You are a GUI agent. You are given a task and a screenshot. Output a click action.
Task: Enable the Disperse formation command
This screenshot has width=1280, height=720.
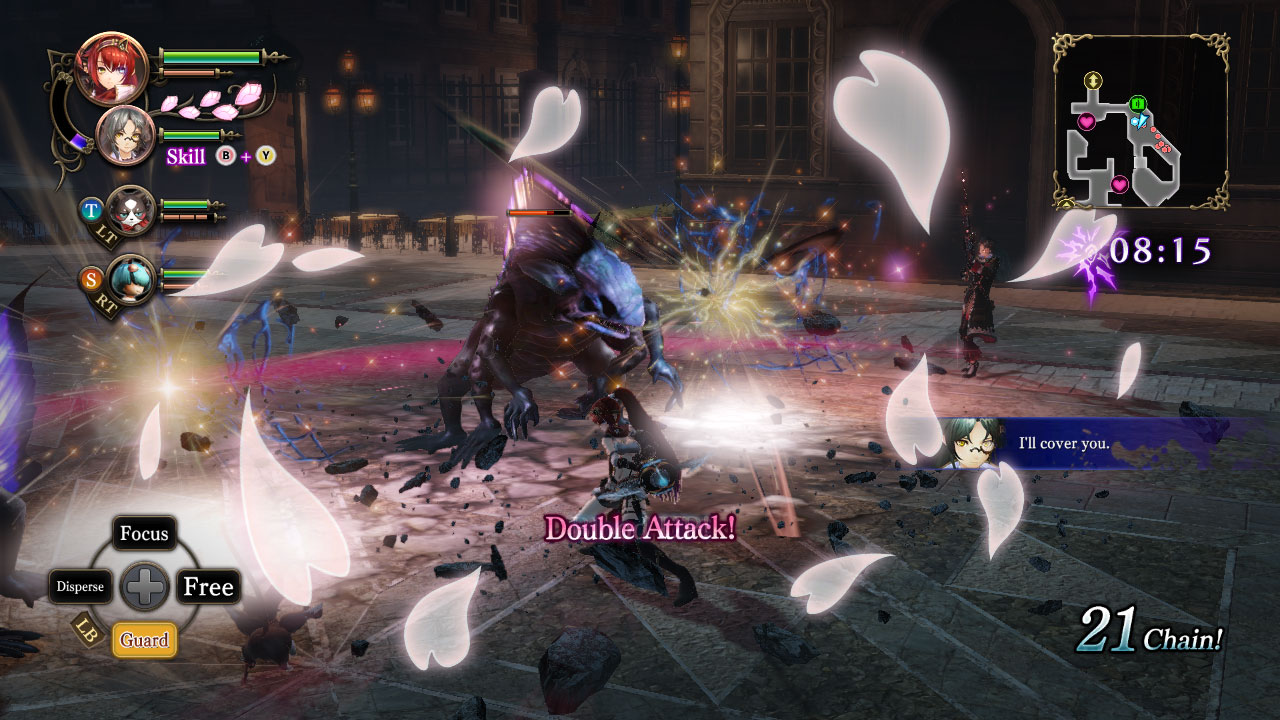coord(83,587)
